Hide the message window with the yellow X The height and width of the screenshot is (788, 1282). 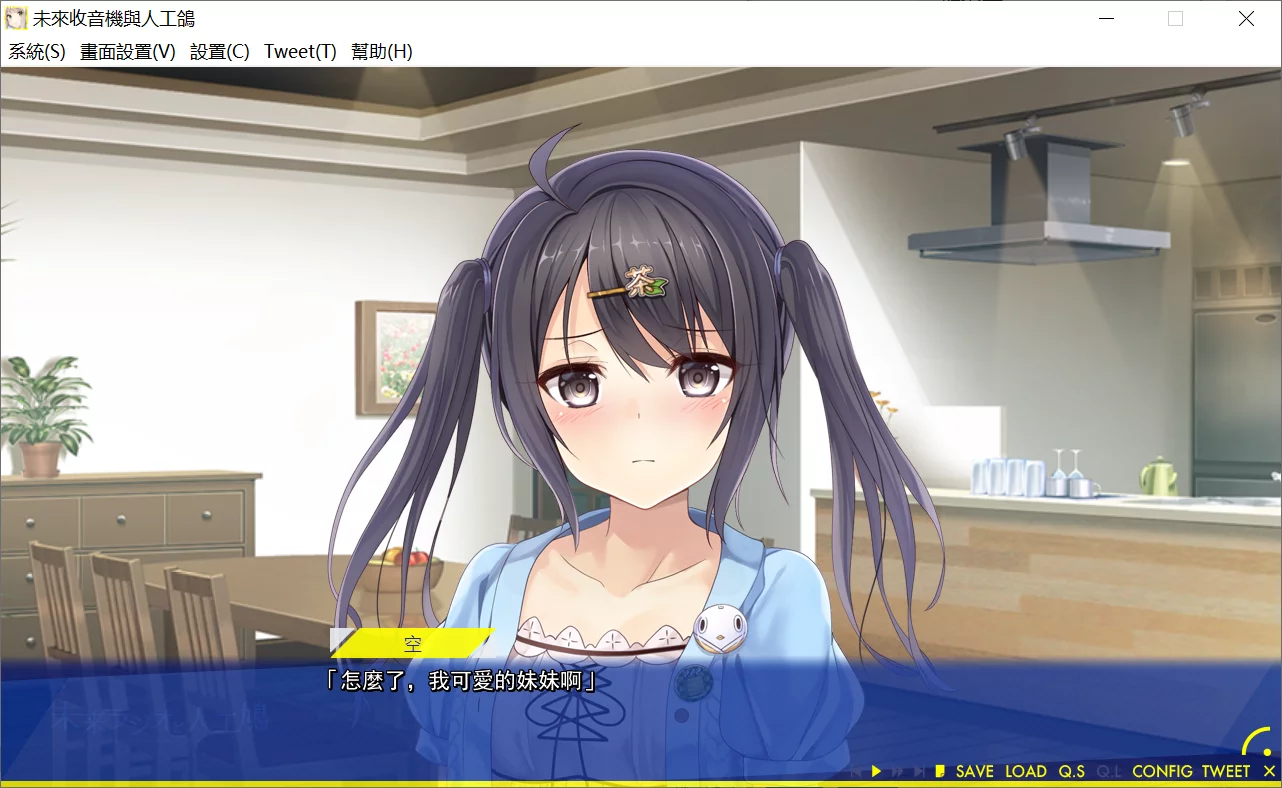click(x=1270, y=771)
